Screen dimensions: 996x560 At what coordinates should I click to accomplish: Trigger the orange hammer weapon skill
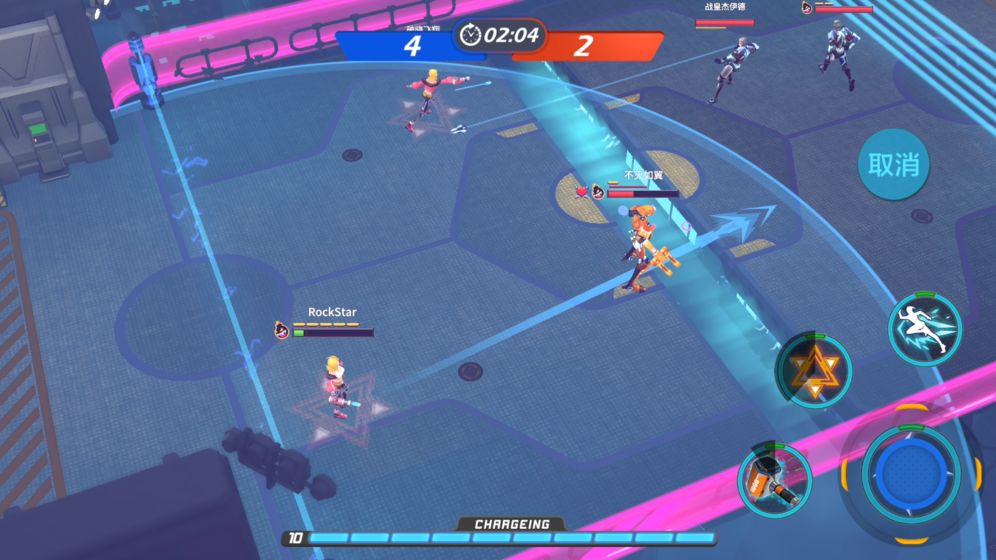pyautogui.click(x=774, y=480)
